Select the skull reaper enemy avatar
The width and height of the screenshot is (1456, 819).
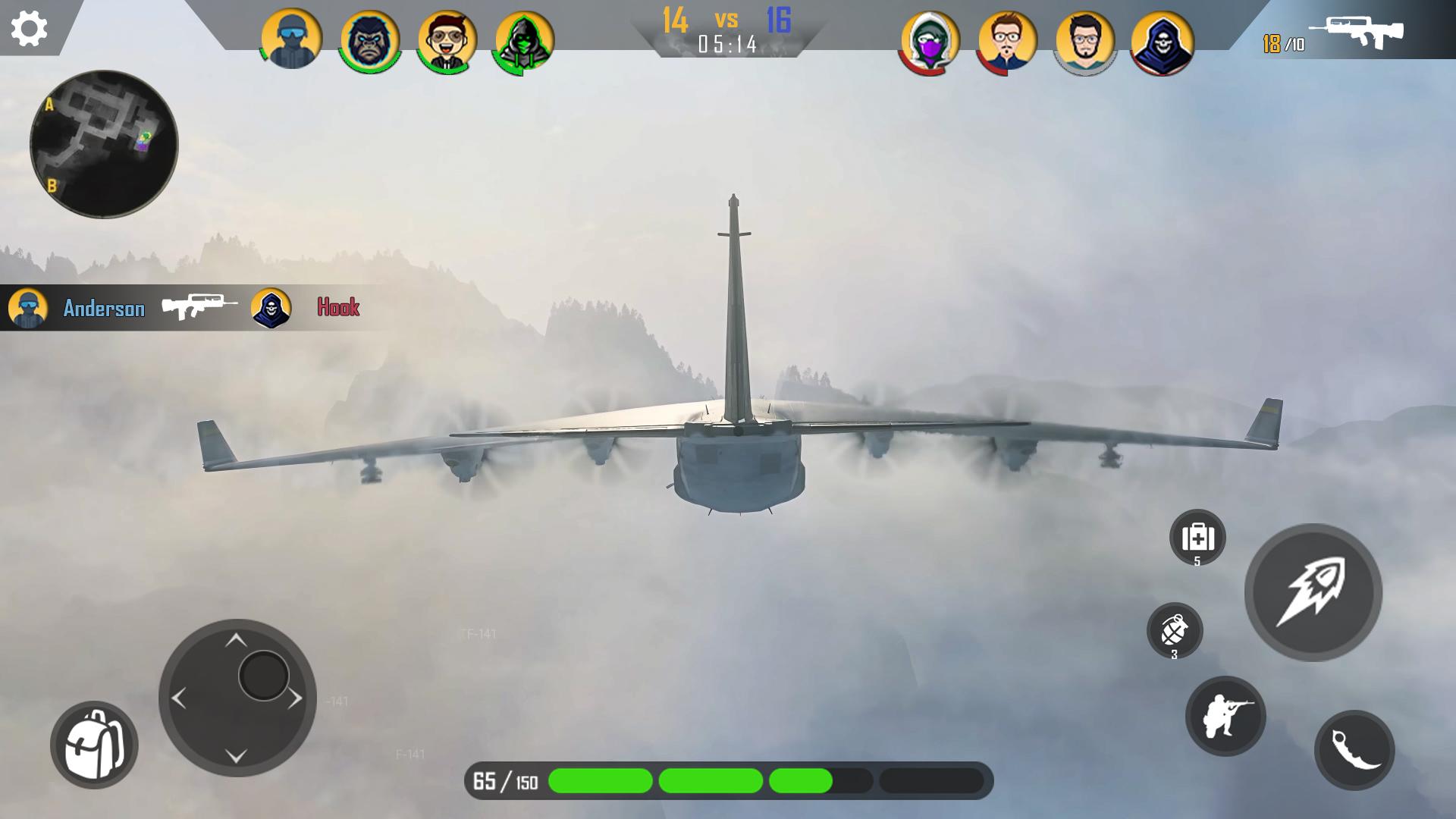click(x=1162, y=41)
